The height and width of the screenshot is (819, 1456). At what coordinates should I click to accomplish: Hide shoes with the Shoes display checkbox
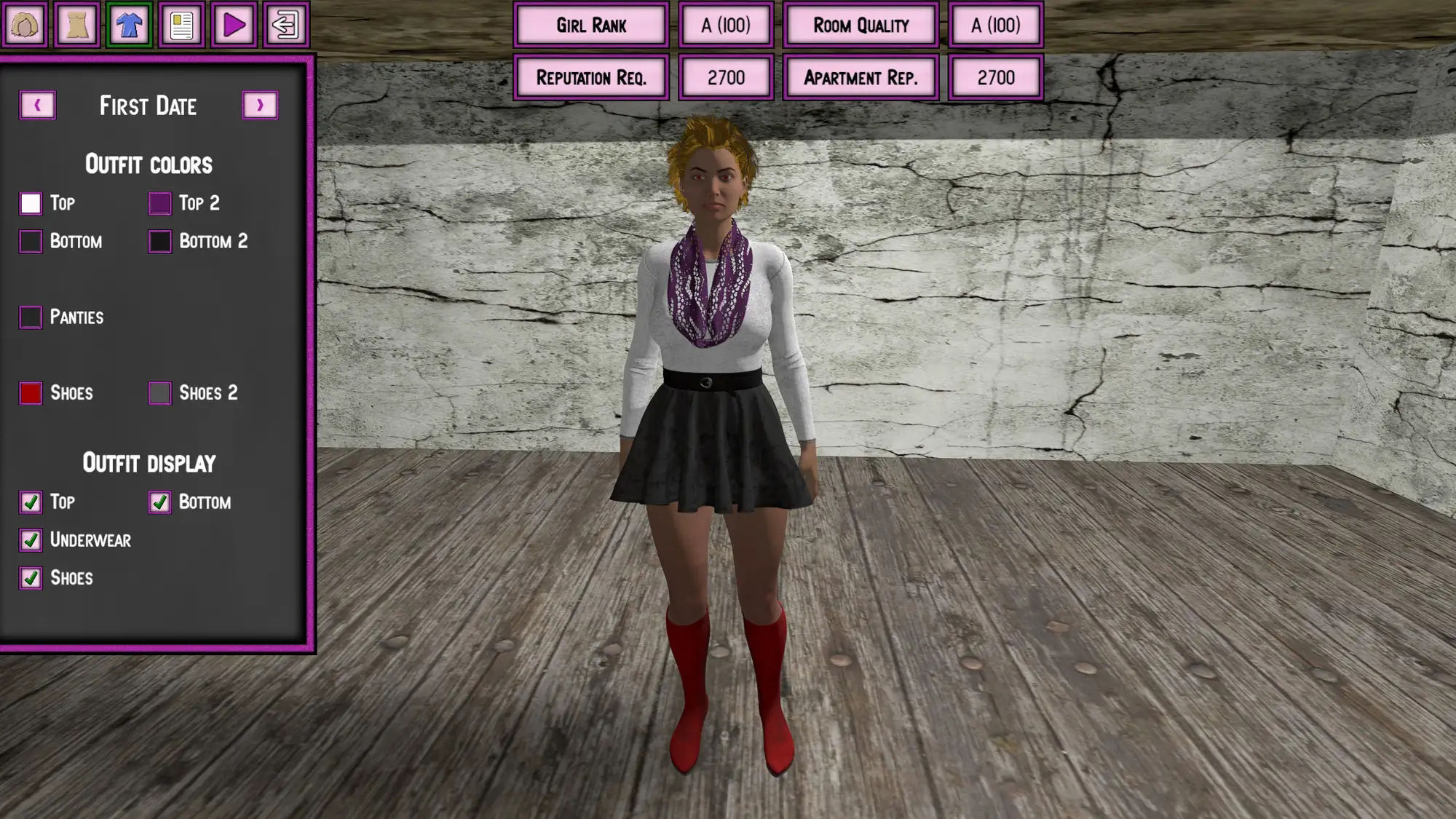point(31,578)
